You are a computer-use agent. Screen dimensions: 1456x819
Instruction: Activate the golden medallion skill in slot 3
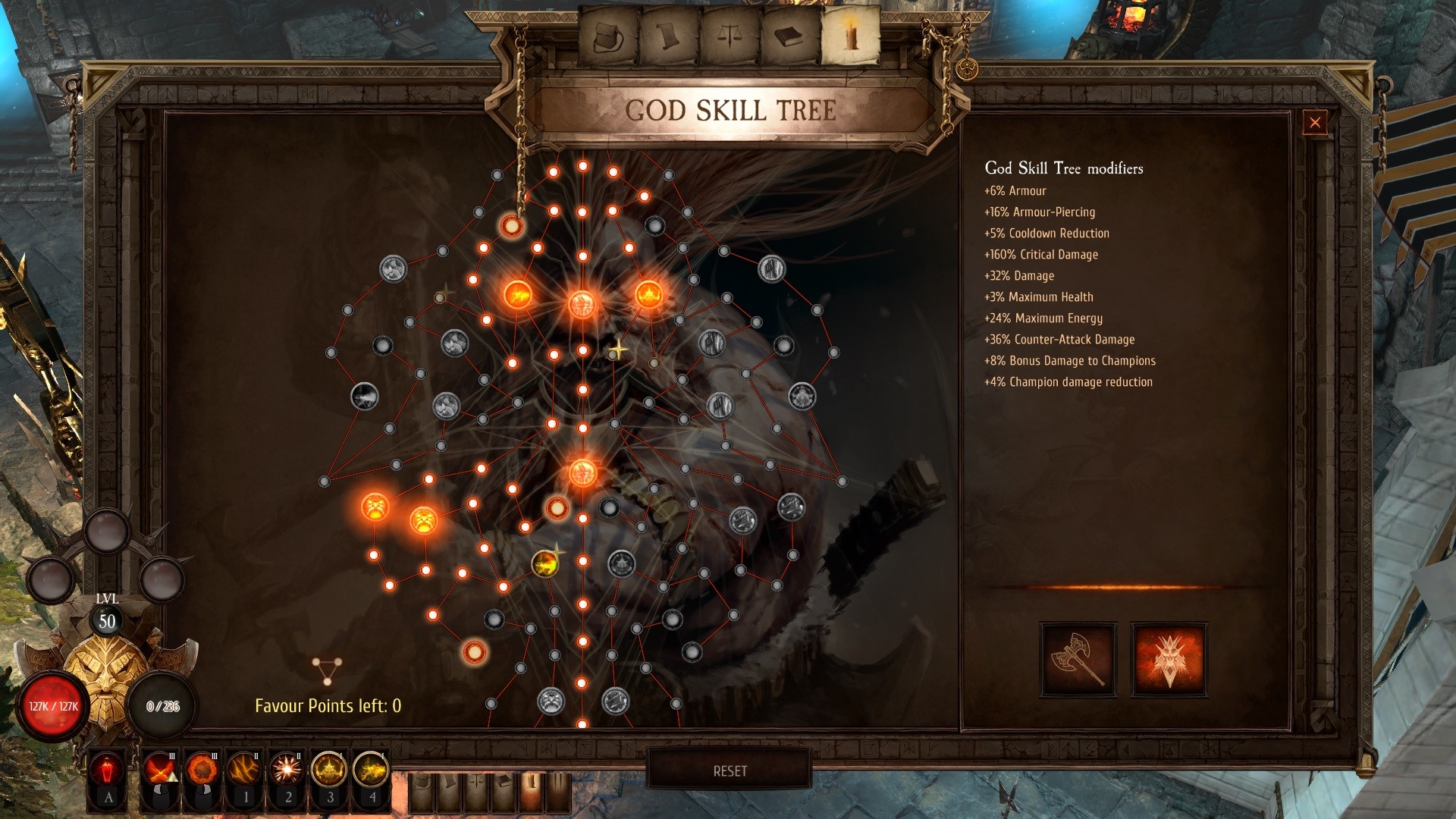[x=329, y=771]
